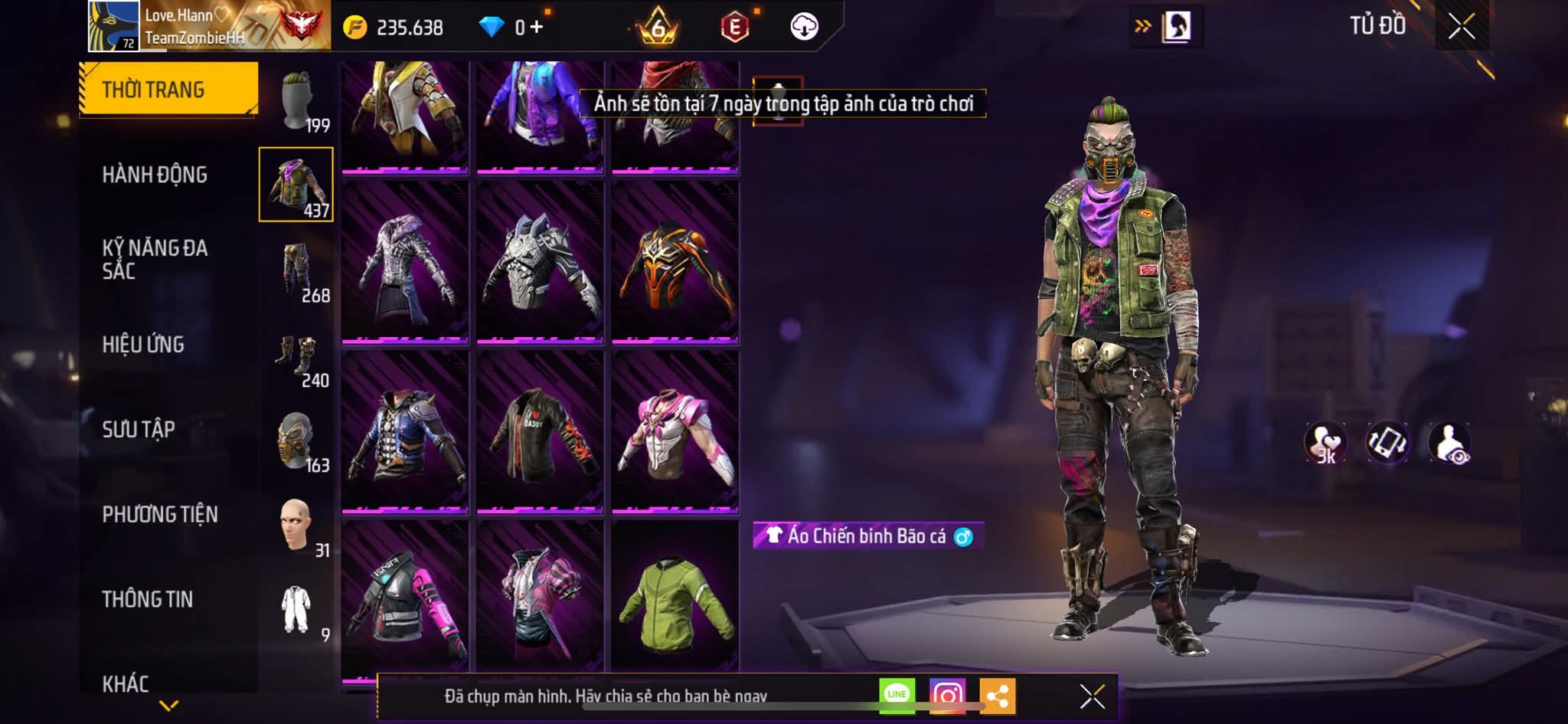This screenshot has height=724, width=1568.
Task: Share screenshot to Instagram
Action: (x=947, y=695)
